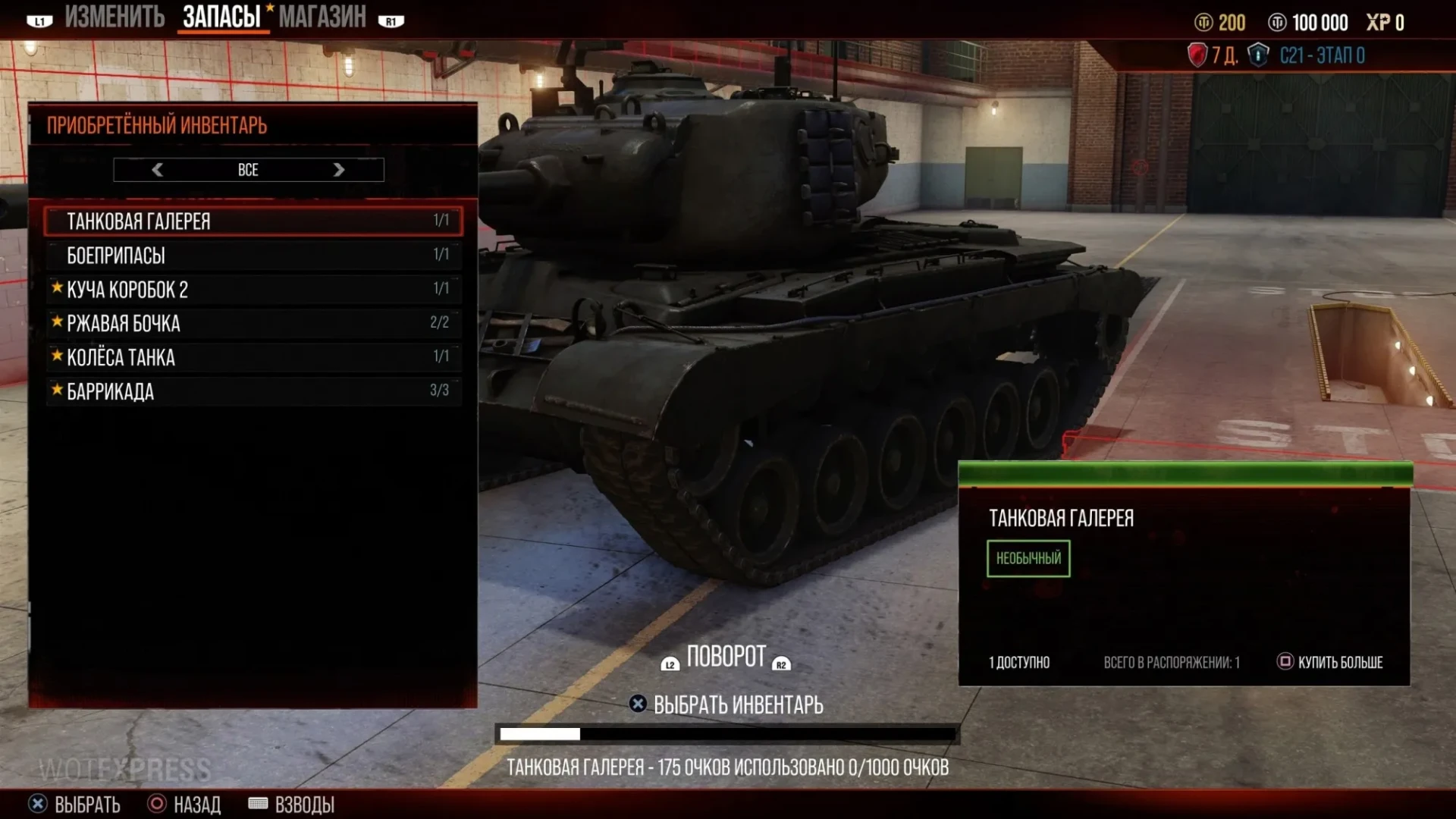Confirm with ВЫБРАТЬ in the bottom bar
This screenshot has height=819, width=1456.
(74, 804)
